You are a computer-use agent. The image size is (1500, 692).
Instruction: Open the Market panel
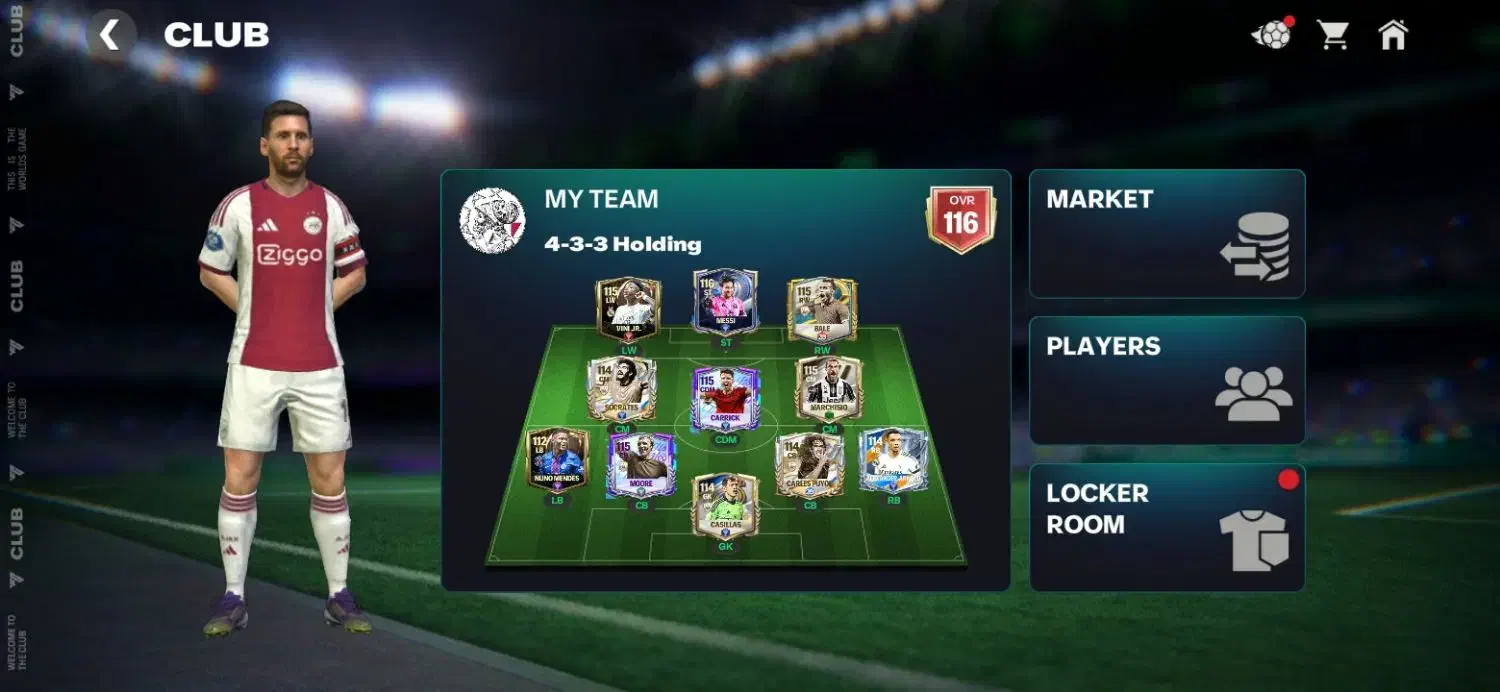click(1166, 234)
